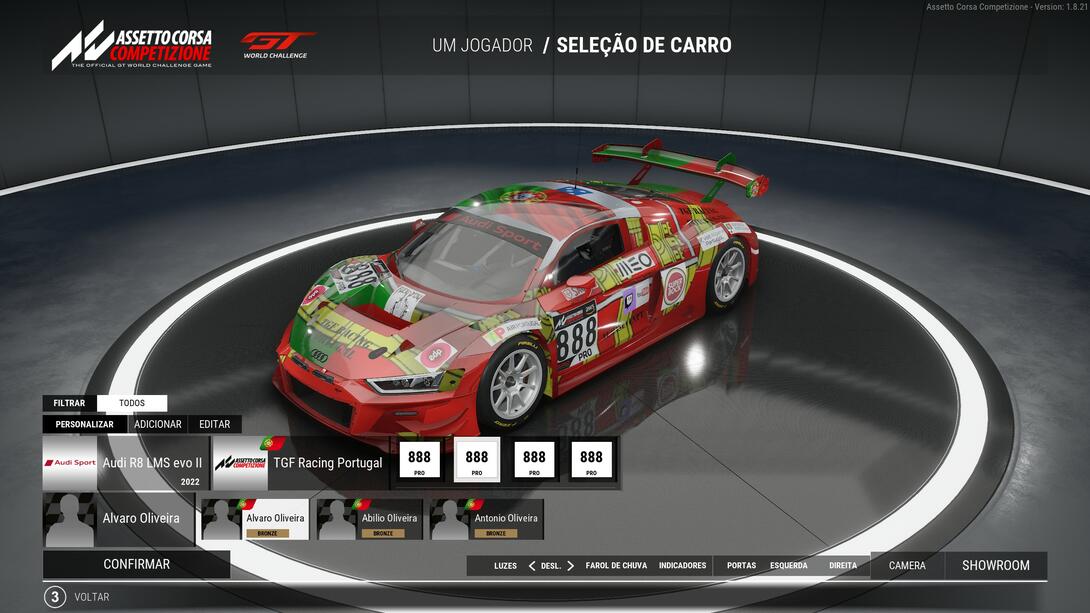Viewport: 1090px width, 613px height.
Task: Select the Todos filter tab
Action: point(132,403)
